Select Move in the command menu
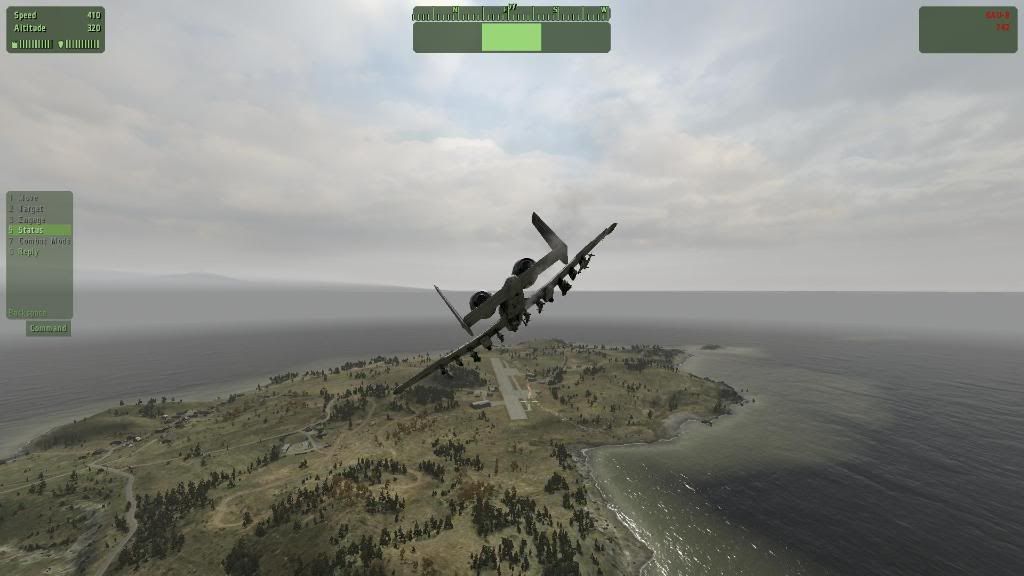 (28, 198)
